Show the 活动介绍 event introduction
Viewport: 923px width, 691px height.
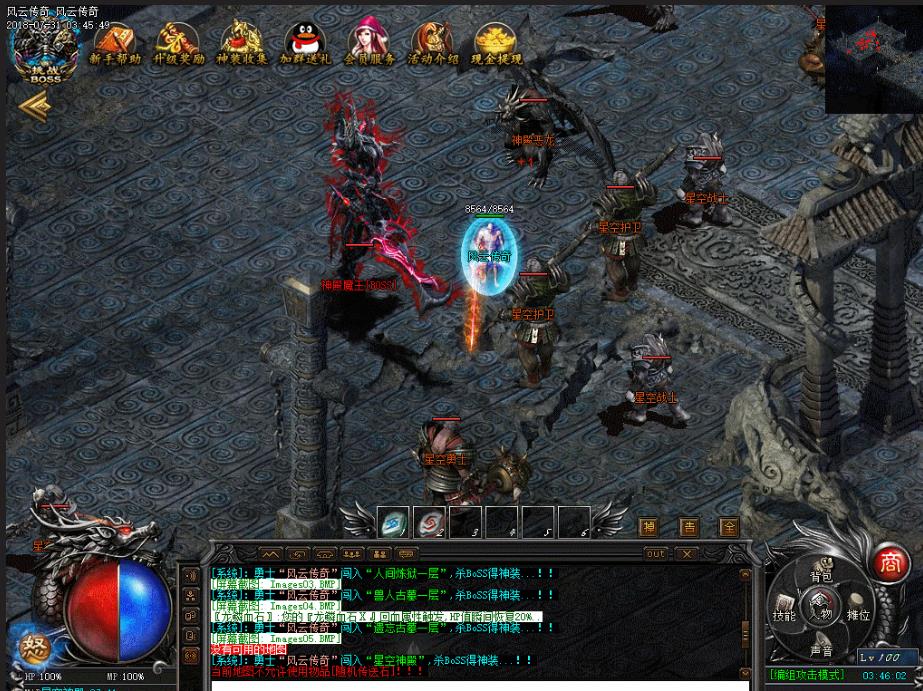coord(433,44)
